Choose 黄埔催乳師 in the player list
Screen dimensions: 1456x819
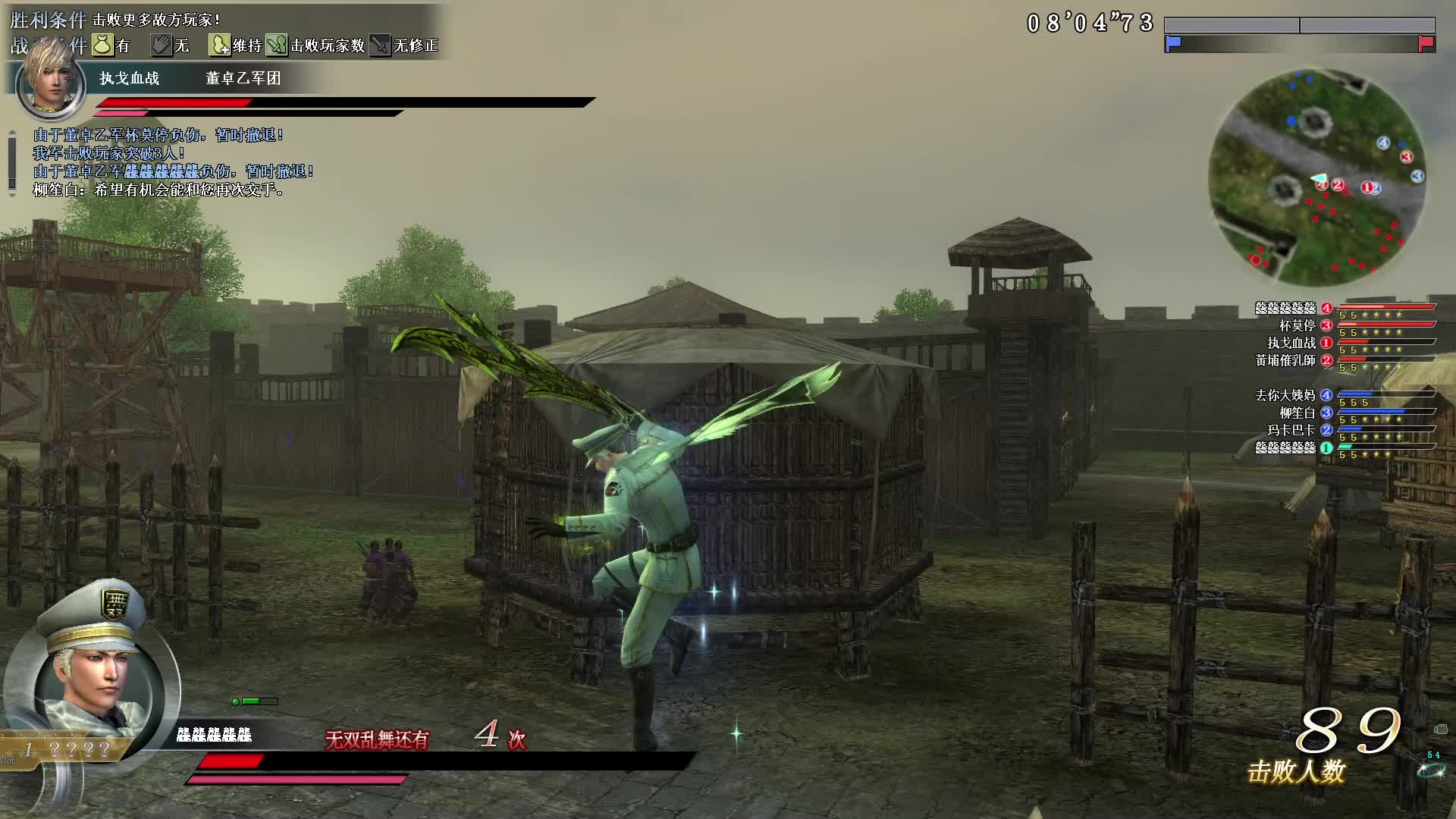coord(1285,361)
